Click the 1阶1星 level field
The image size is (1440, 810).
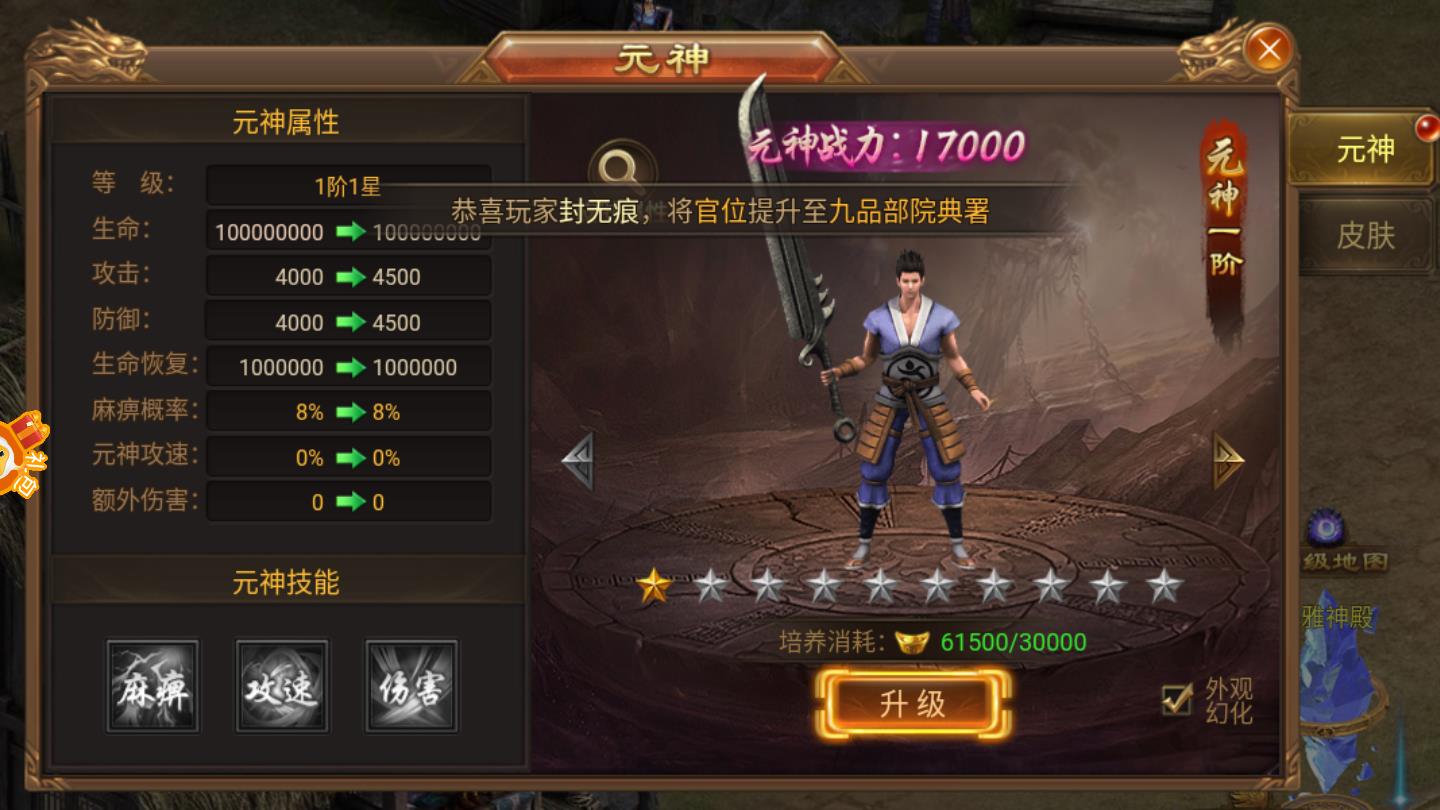tap(348, 185)
